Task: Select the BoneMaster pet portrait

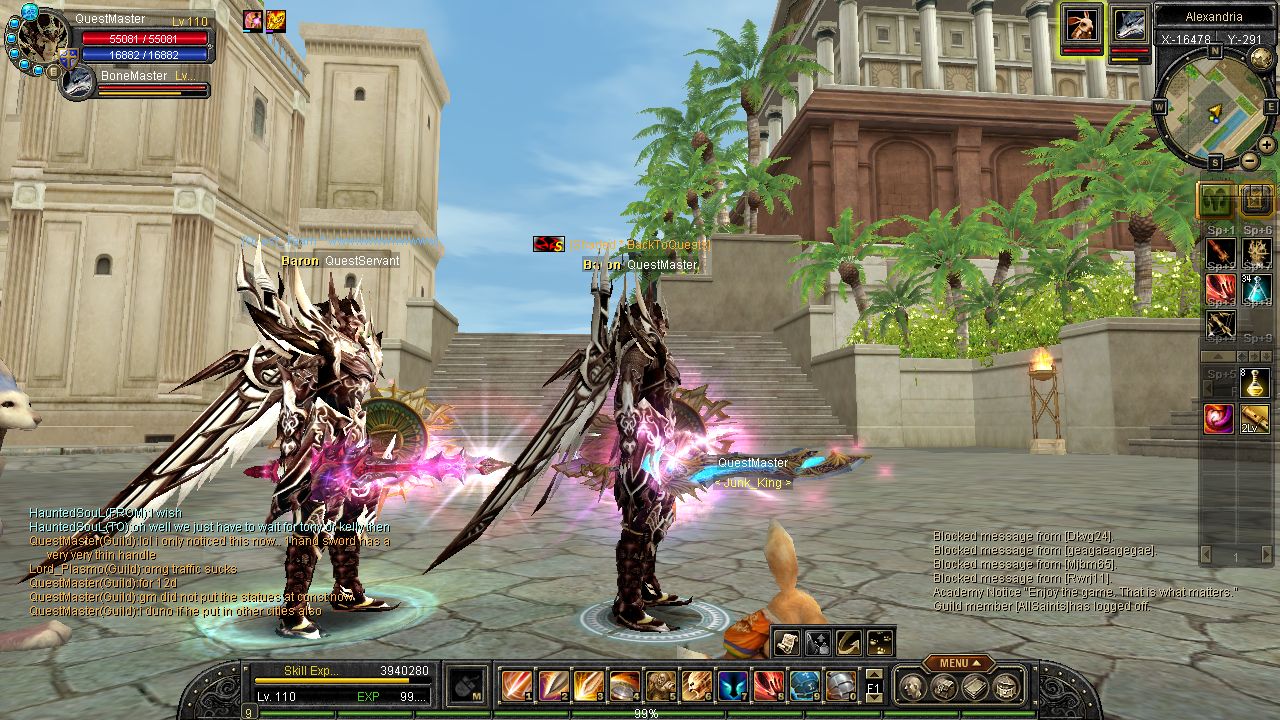Action: tap(77, 84)
